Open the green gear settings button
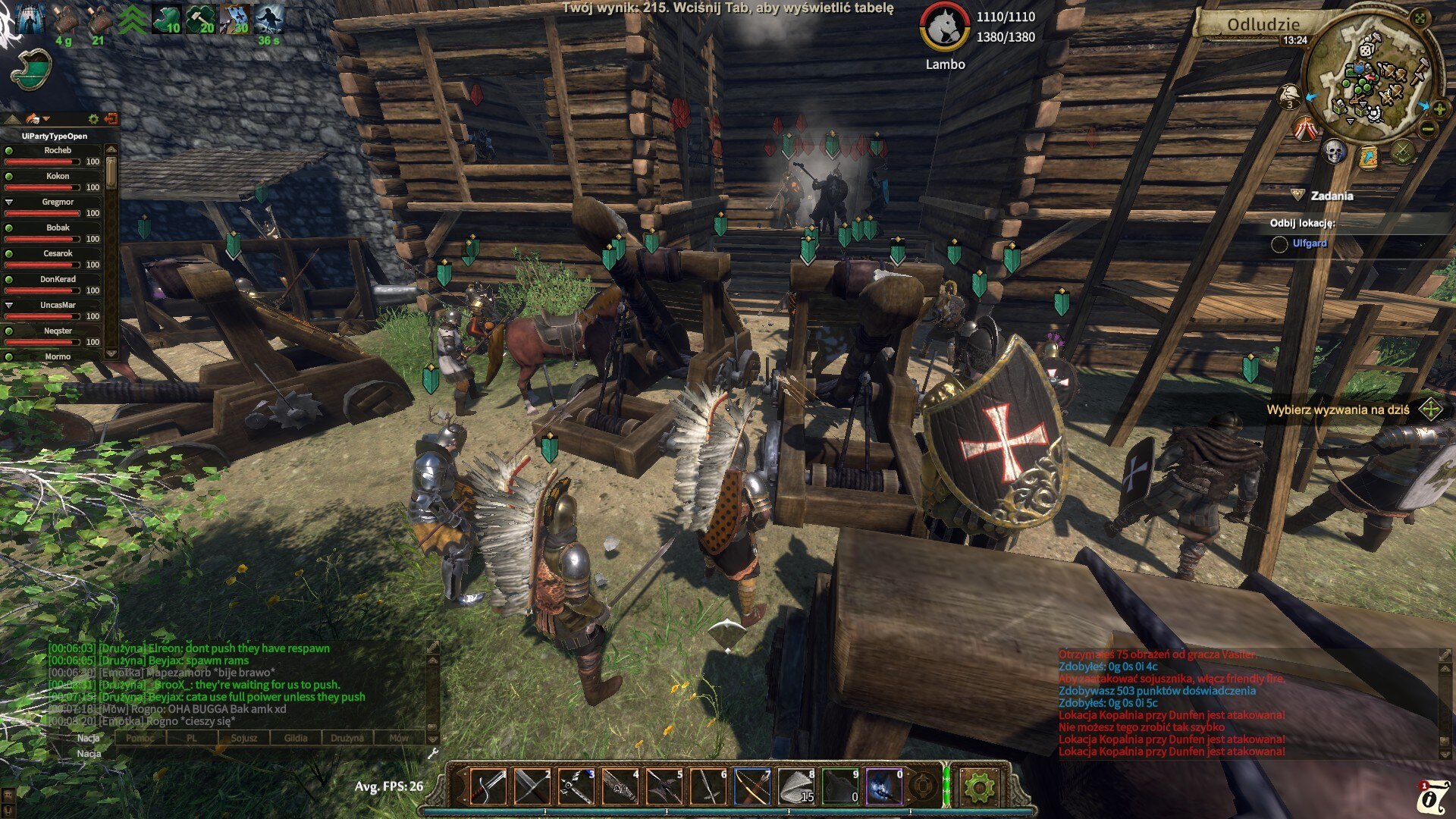1456x819 pixels. 979,787
